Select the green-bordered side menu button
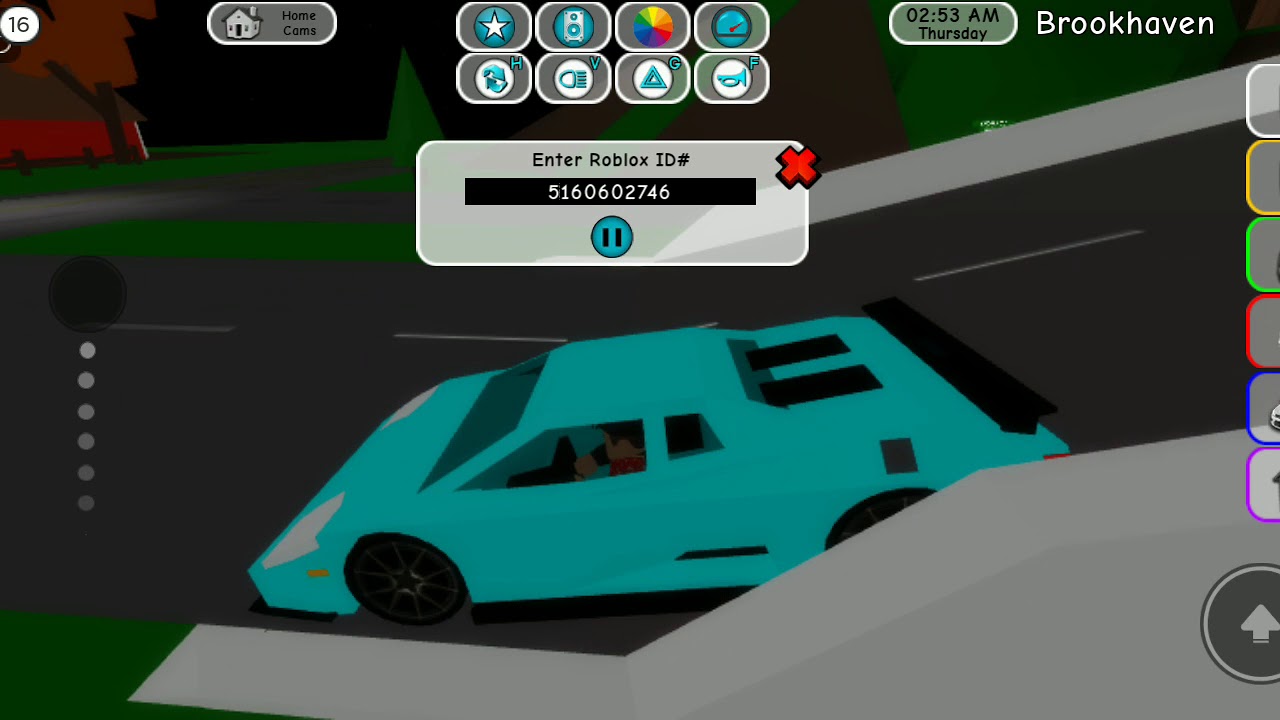This screenshot has height=720, width=1280. point(1264,255)
